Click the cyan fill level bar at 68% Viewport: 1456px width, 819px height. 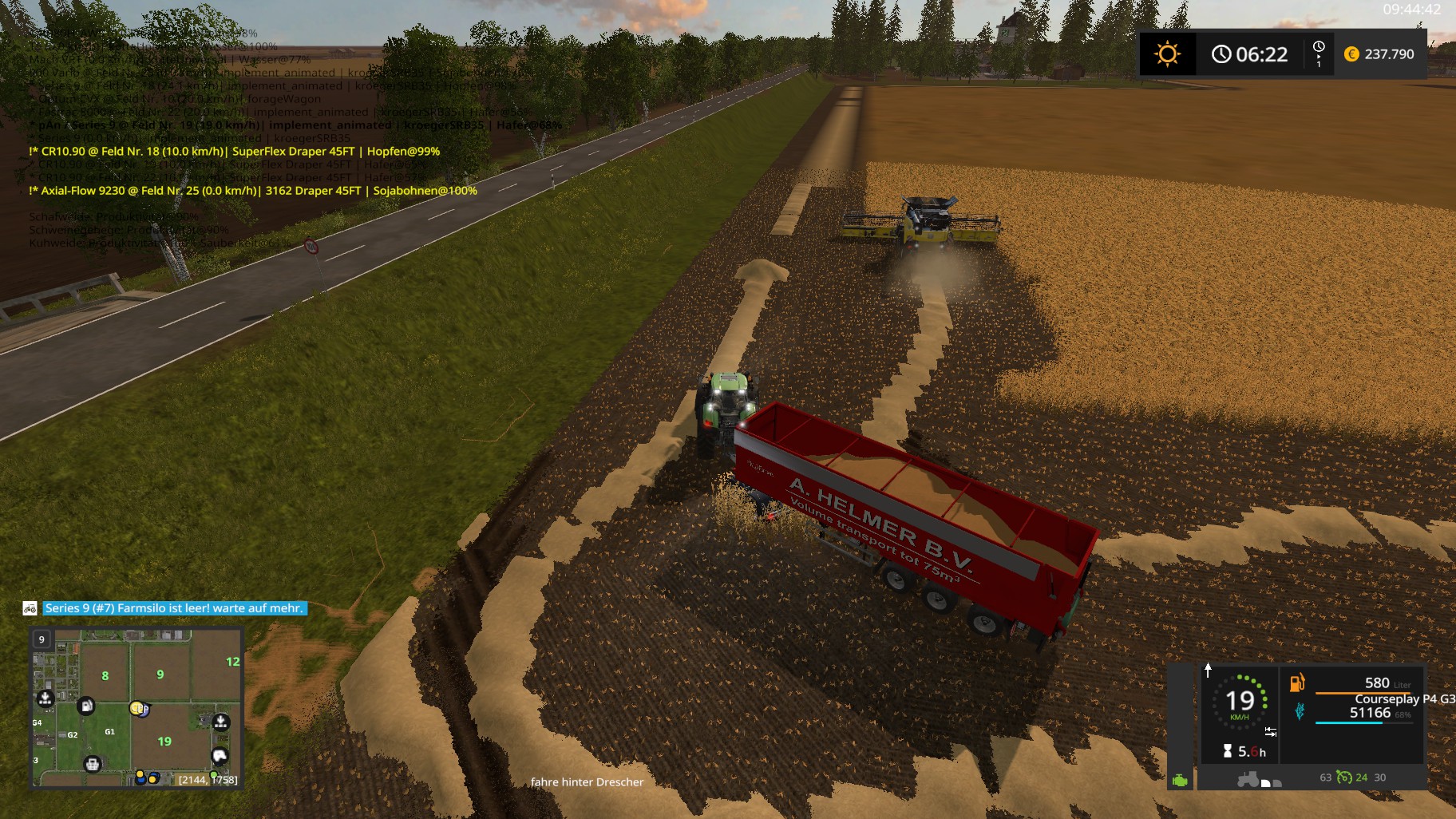[1349, 722]
